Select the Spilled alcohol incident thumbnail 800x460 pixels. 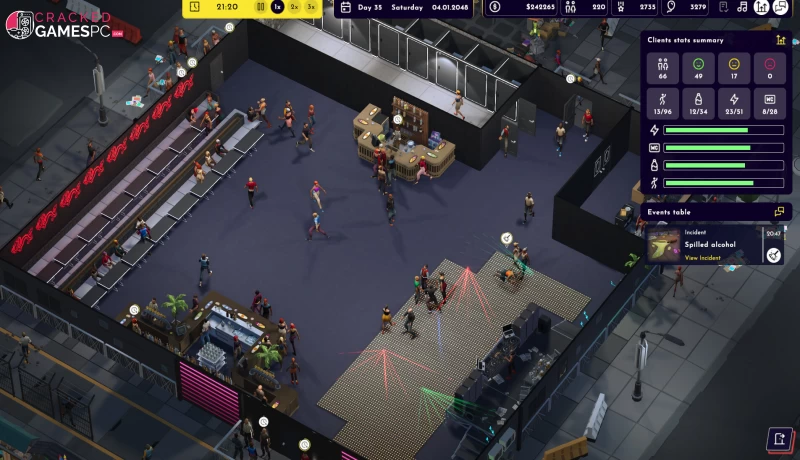[x=664, y=244]
